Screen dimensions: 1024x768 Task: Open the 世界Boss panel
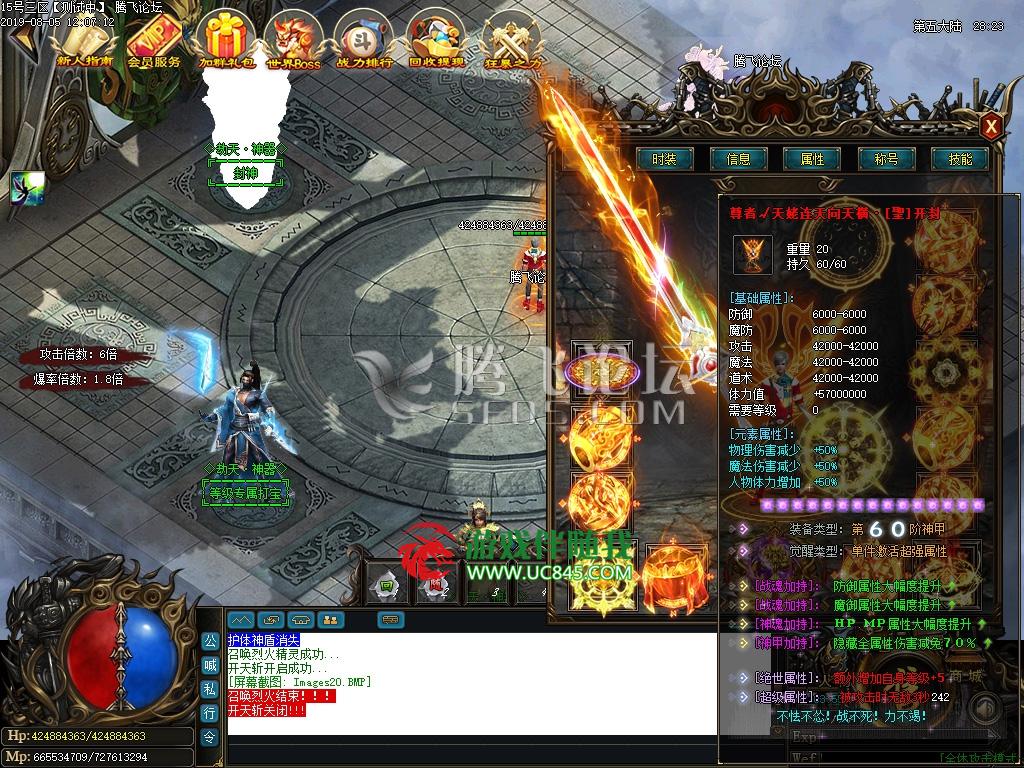tap(294, 41)
